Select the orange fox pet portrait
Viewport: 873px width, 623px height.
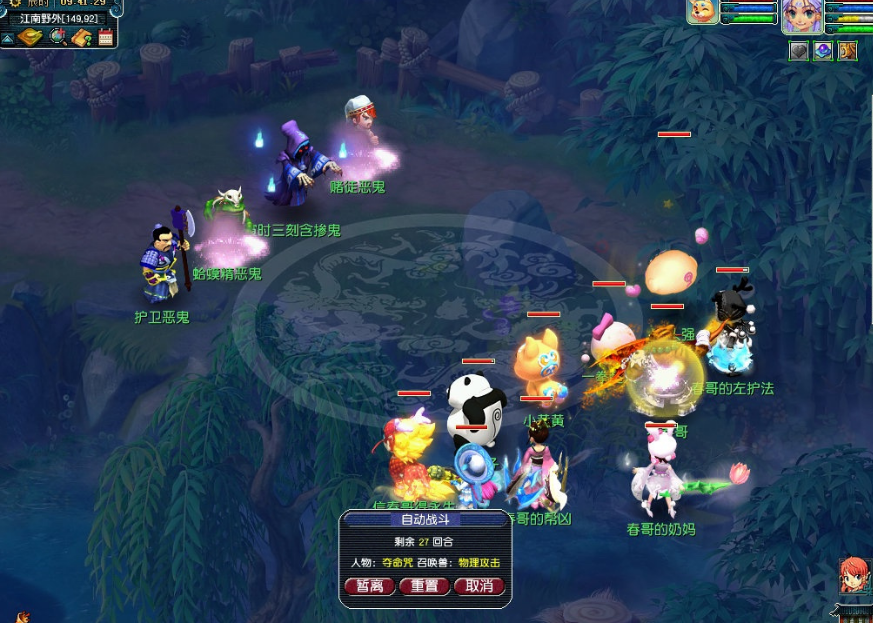pyautogui.click(x=702, y=11)
